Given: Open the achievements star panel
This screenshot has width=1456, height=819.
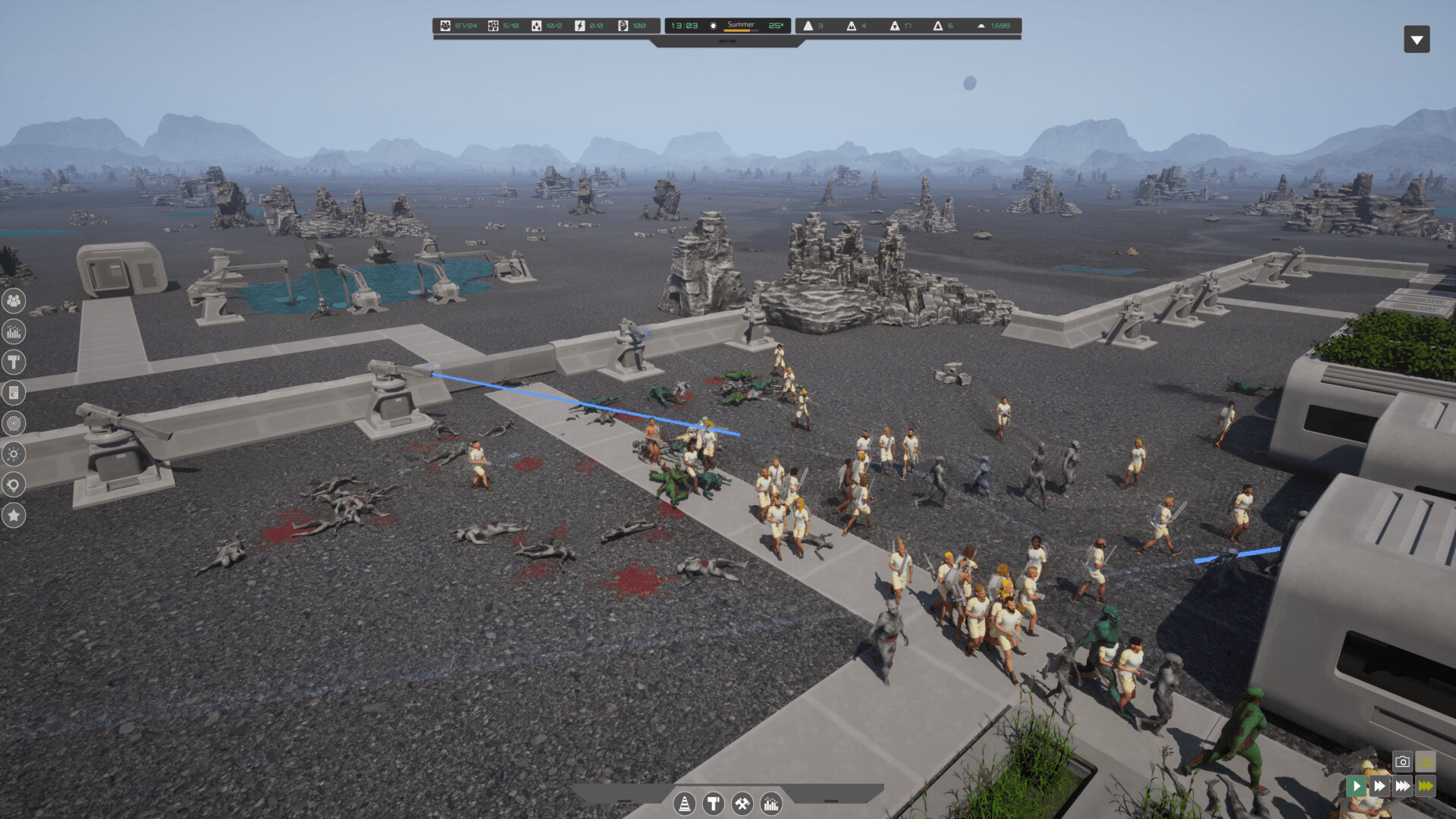Looking at the screenshot, I should (x=14, y=516).
